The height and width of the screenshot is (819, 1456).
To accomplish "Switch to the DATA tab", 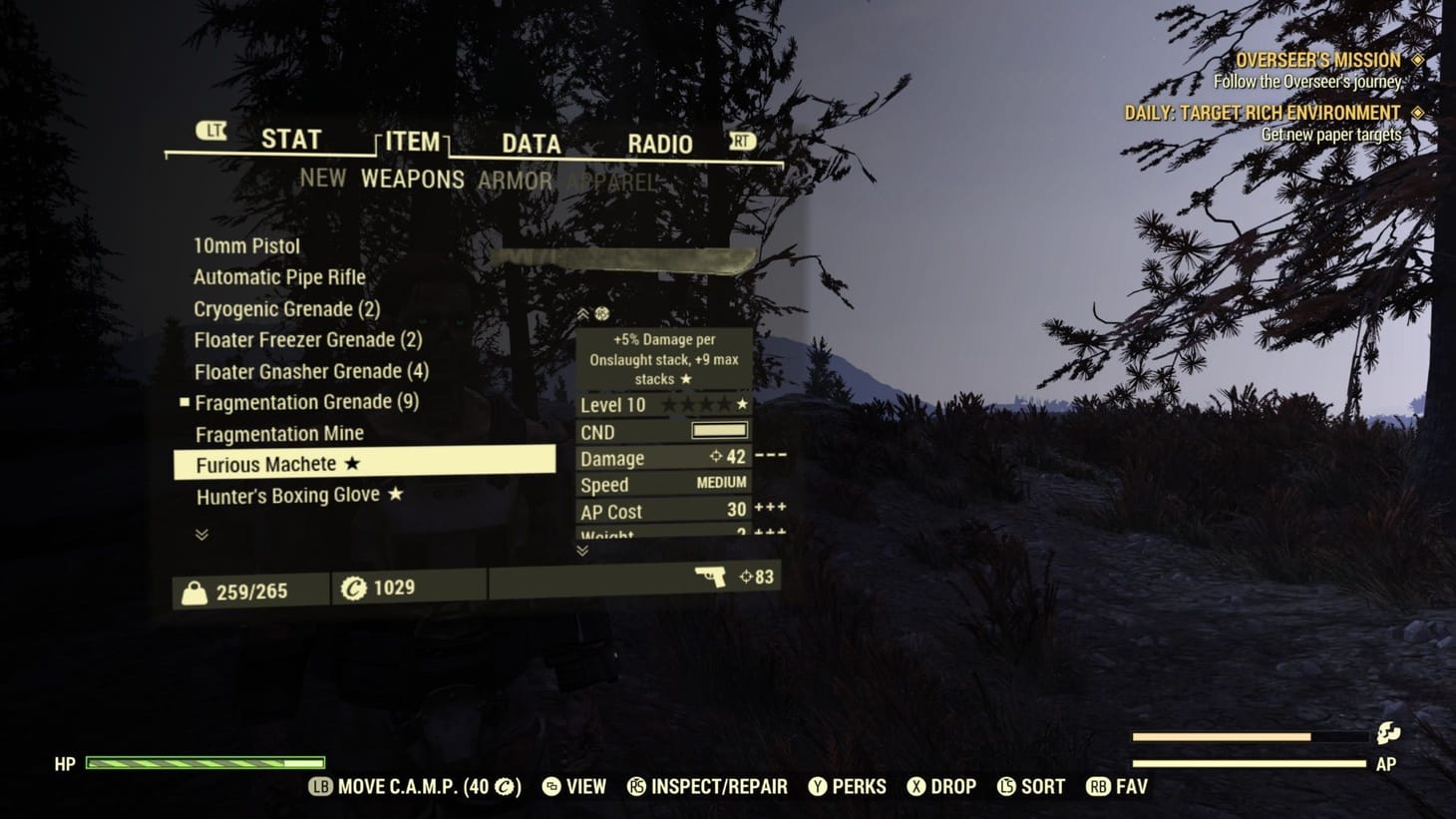I will pyautogui.click(x=529, y=143).
